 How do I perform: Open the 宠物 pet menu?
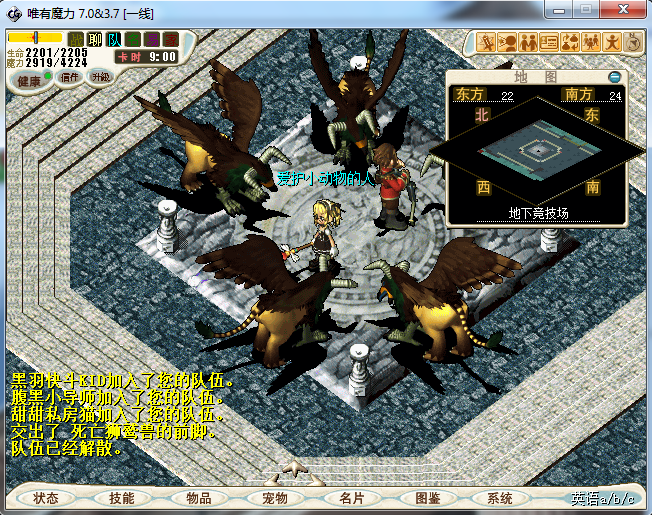tap(274, 498)
